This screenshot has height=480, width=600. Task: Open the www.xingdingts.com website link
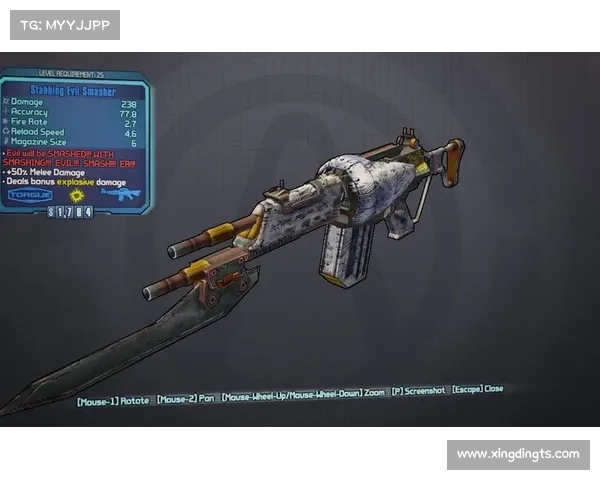pyautogui.click(x=517, y=455)
